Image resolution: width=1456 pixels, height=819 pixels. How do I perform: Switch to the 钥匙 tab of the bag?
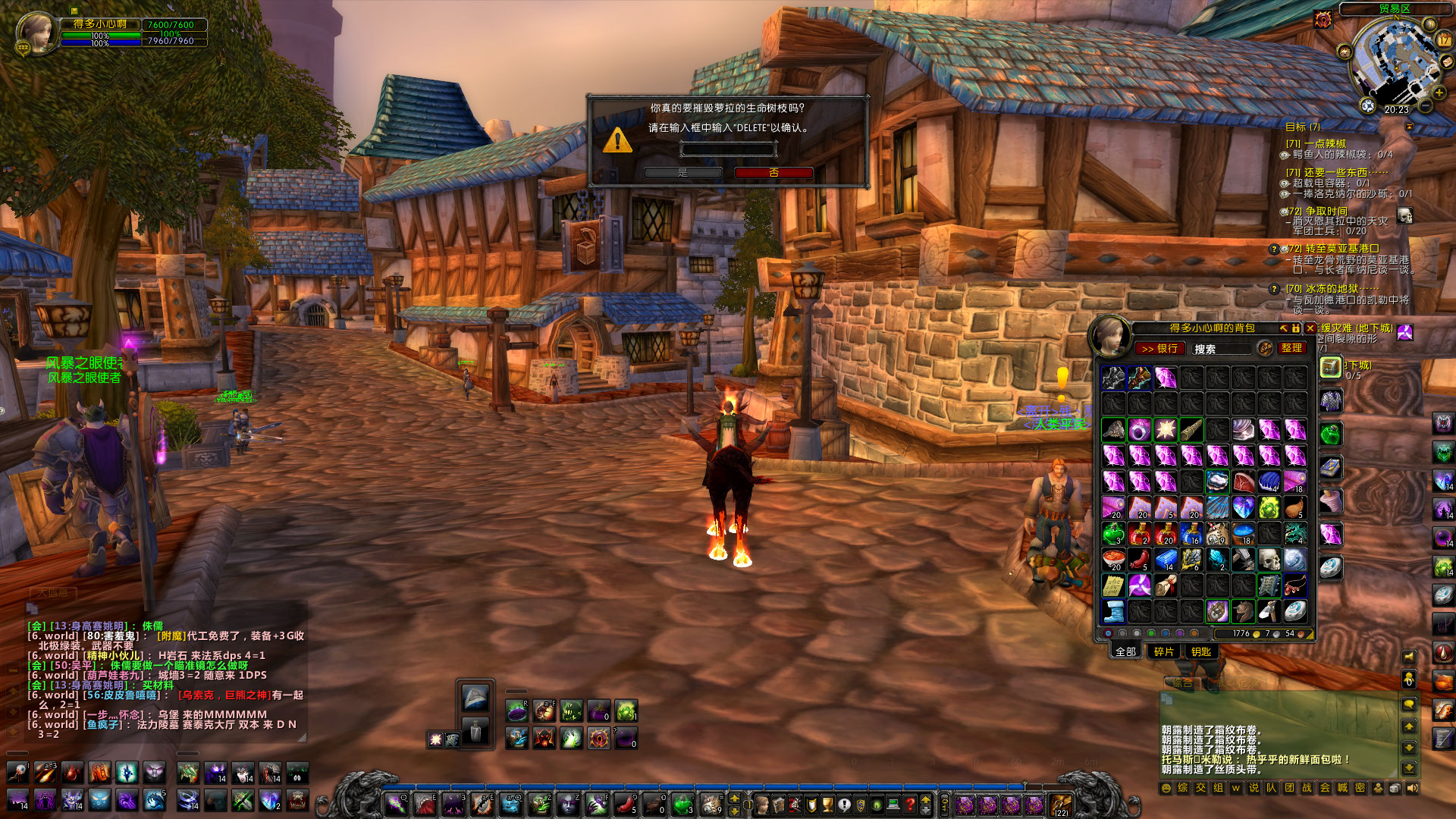[1202, 651]
